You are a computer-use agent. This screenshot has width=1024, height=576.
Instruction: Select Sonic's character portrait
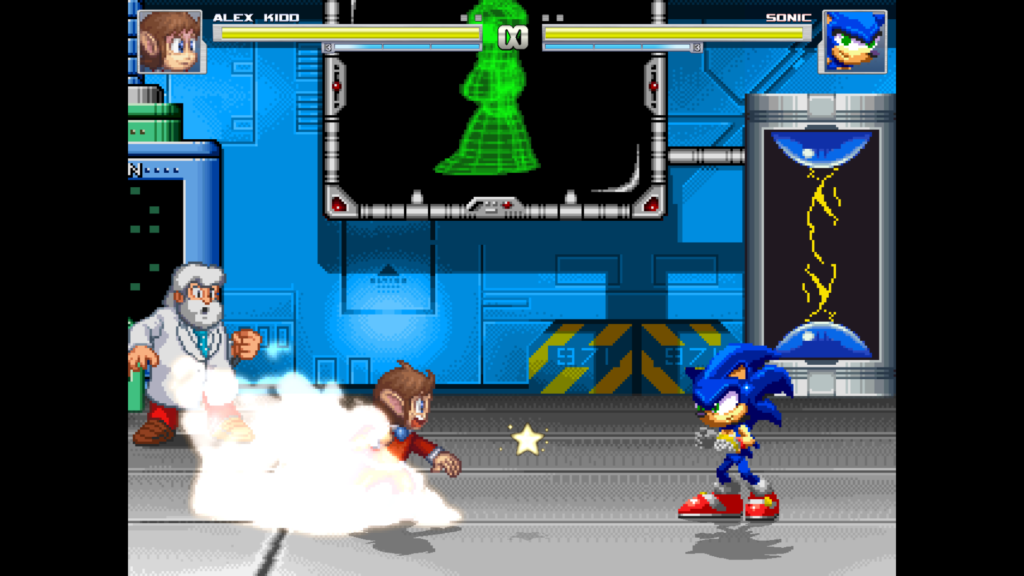853,41
